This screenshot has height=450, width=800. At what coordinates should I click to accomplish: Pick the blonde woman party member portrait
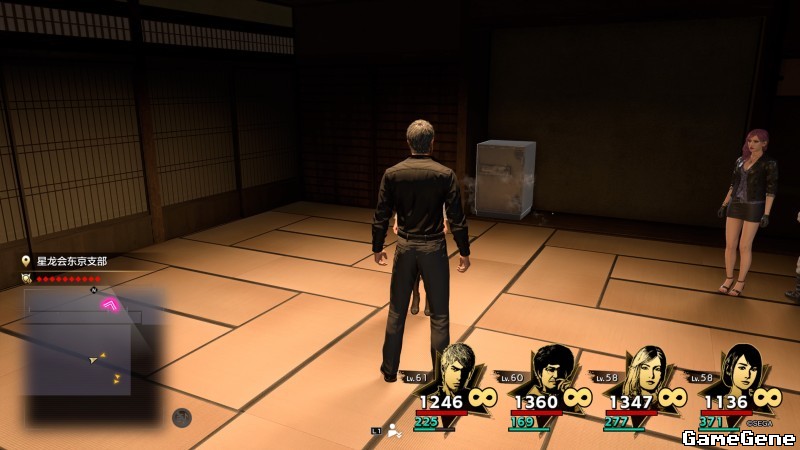click(643, 369)
